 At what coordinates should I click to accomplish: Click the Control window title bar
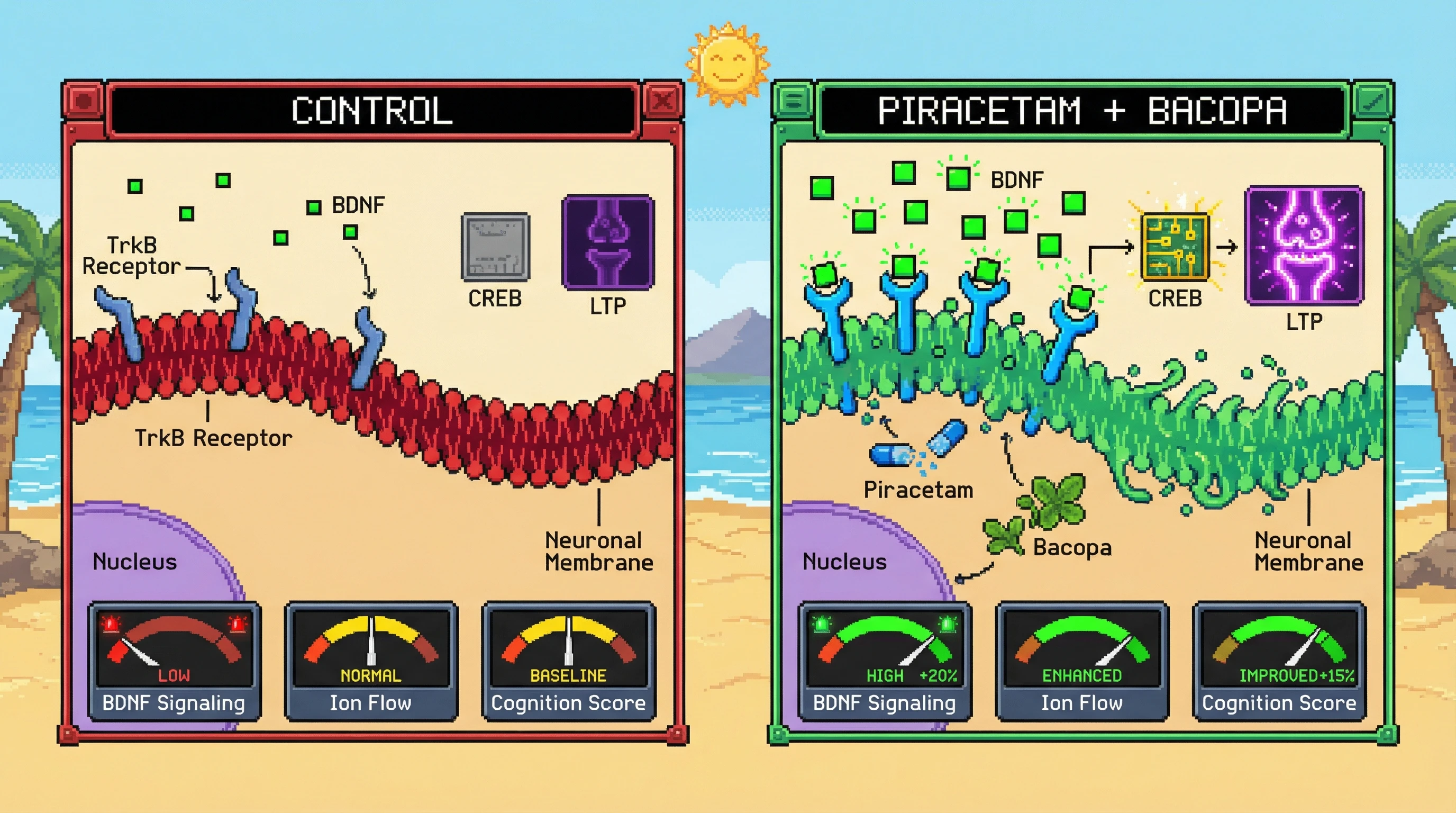point(372,110)
